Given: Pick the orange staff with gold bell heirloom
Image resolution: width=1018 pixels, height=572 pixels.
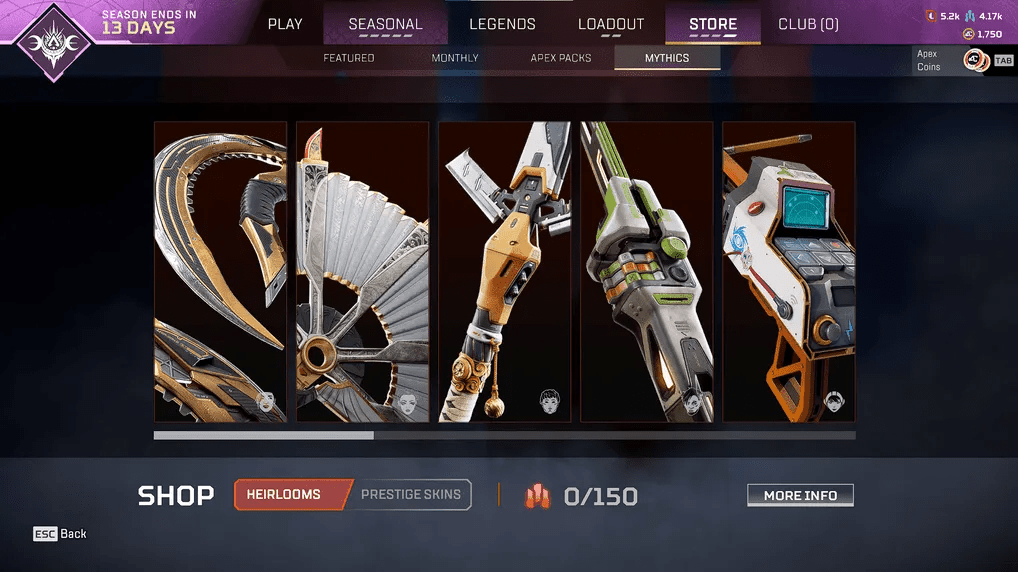Looking at the screenshot, I should pyautogui.click(x=505, y=272).
